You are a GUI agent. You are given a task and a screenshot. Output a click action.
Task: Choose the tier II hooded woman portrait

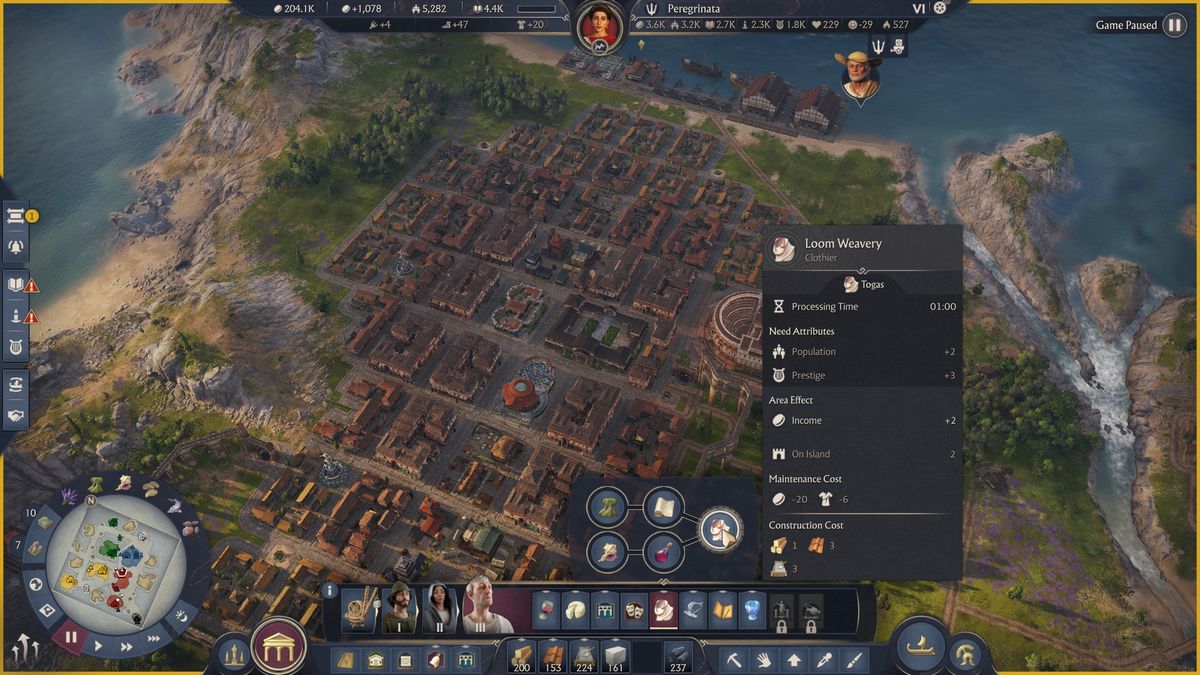[x=440, y=609]
